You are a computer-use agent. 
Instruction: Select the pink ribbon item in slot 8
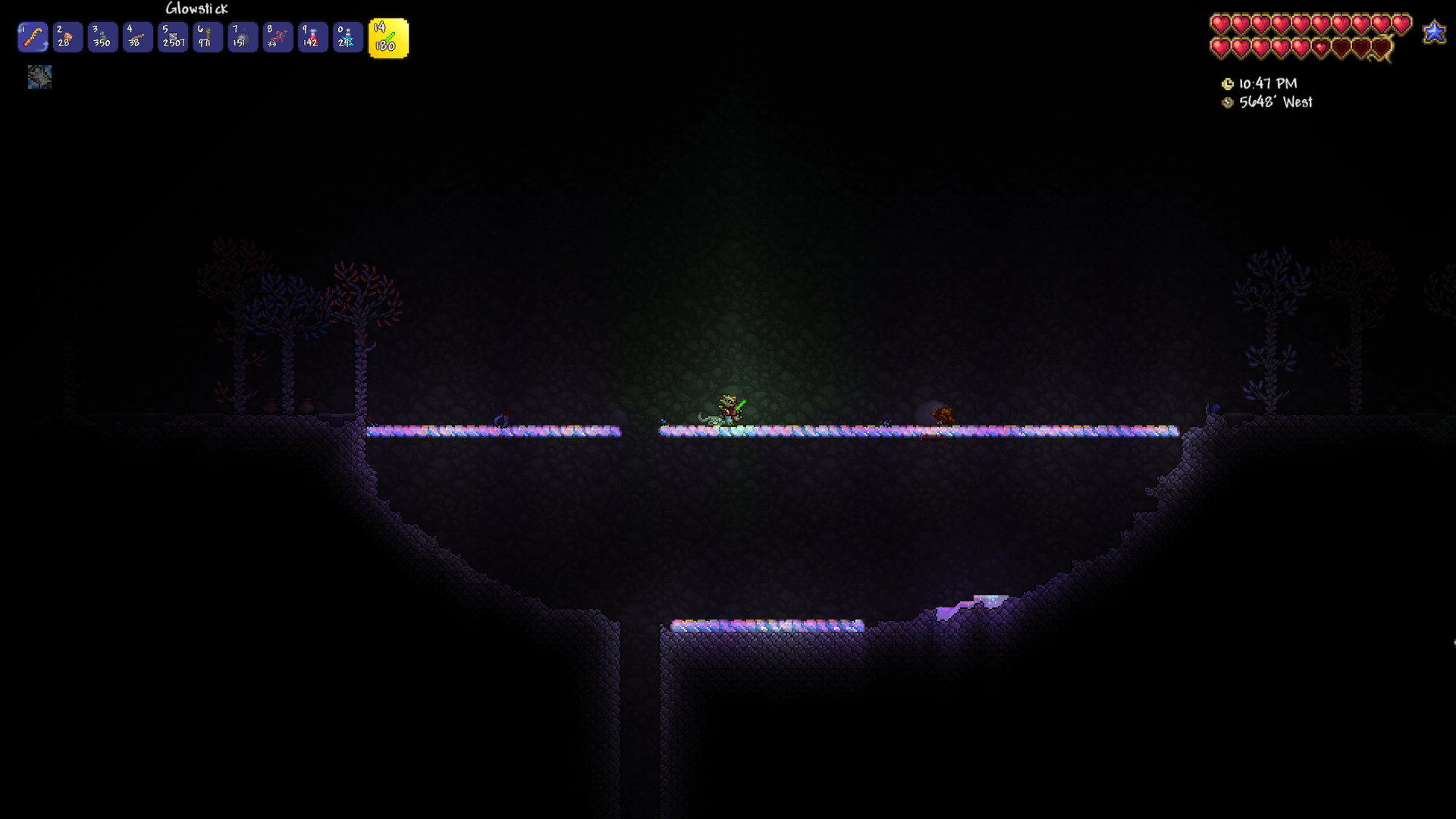point(278,37)
